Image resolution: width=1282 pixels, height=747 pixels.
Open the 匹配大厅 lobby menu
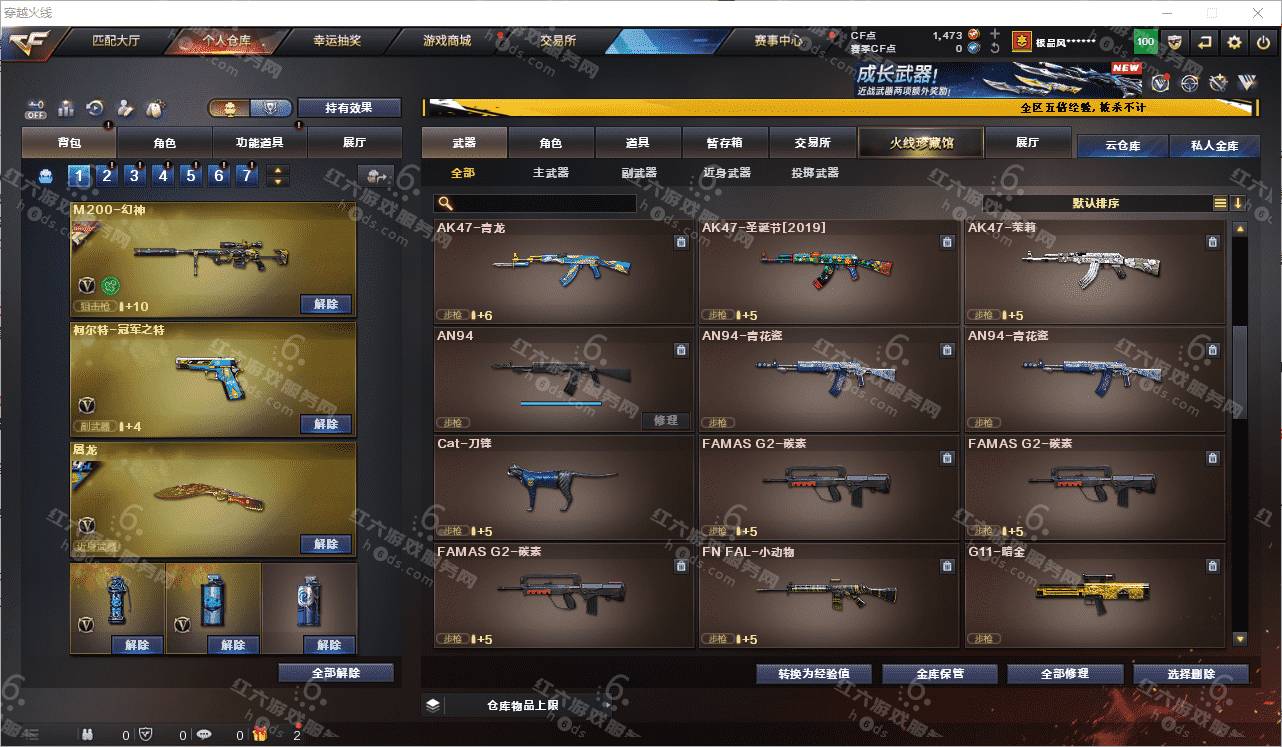pyautogui.click(x=116, y=42)
